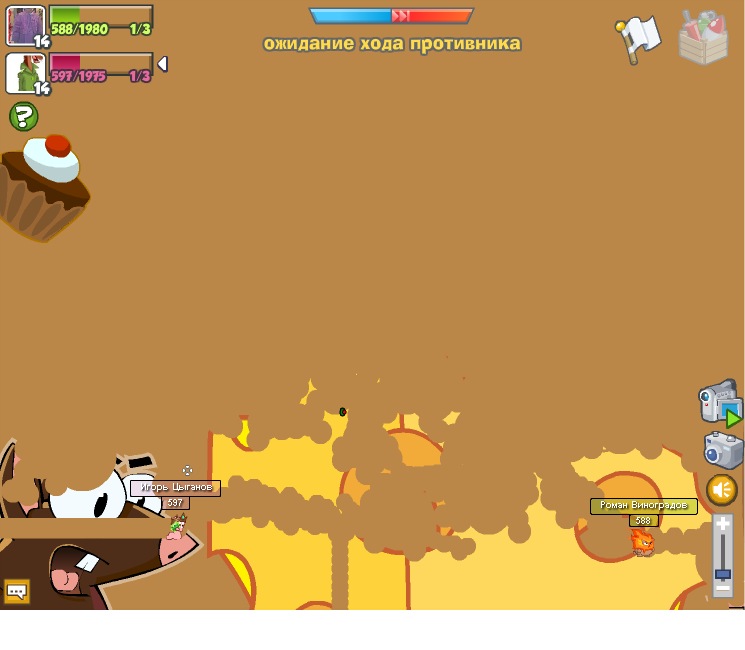Screen dimensions: 745x650
Task: Start video recording with the camcorder icon
Action: (718, 402)
